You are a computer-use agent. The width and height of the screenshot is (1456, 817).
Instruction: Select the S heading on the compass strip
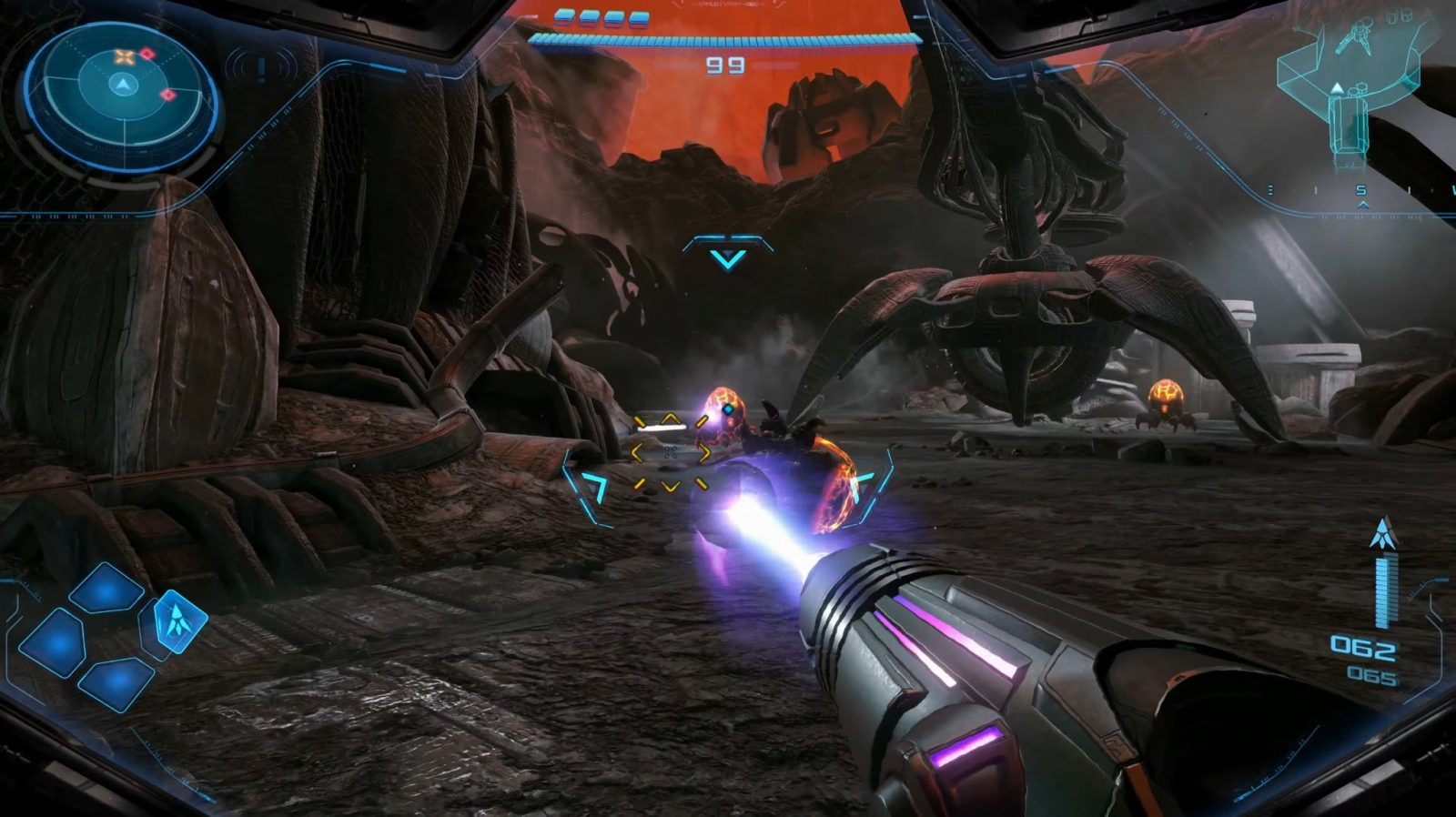(1360, 189)
